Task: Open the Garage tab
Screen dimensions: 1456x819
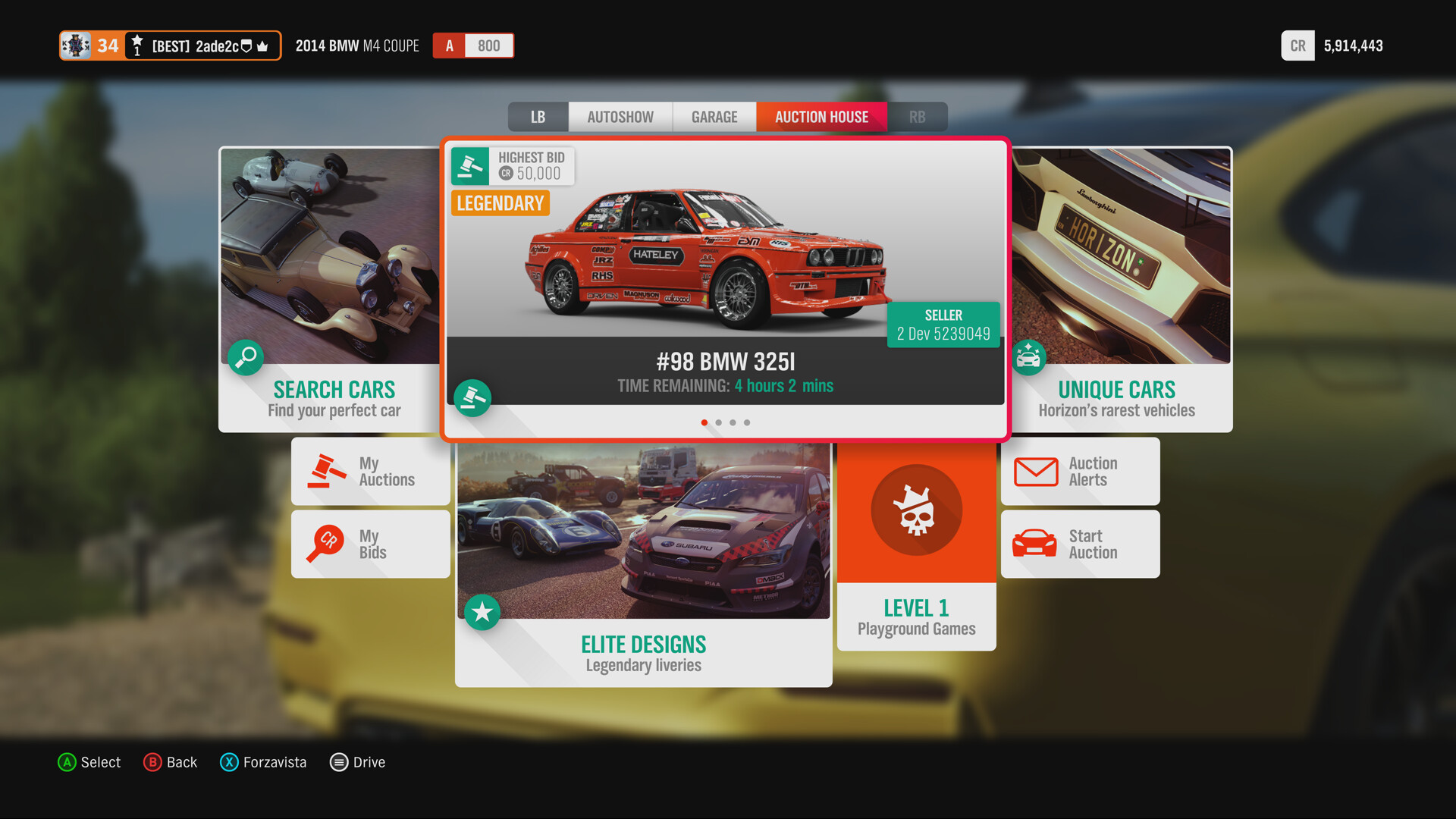Action: (714, 117)
